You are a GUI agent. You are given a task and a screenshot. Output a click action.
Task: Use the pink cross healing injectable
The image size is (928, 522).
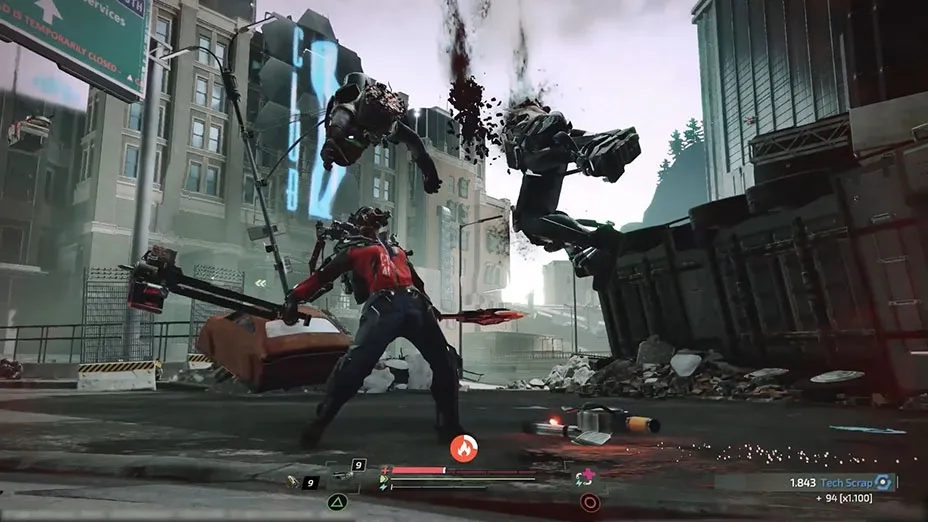click(587, 477)
